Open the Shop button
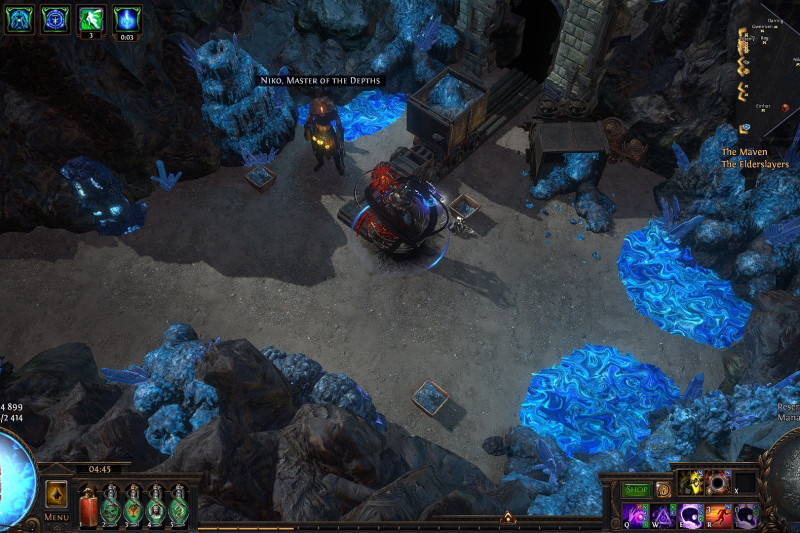Image resolution: width=800 pixels, height=533 pixels. [x=636, y=489]
